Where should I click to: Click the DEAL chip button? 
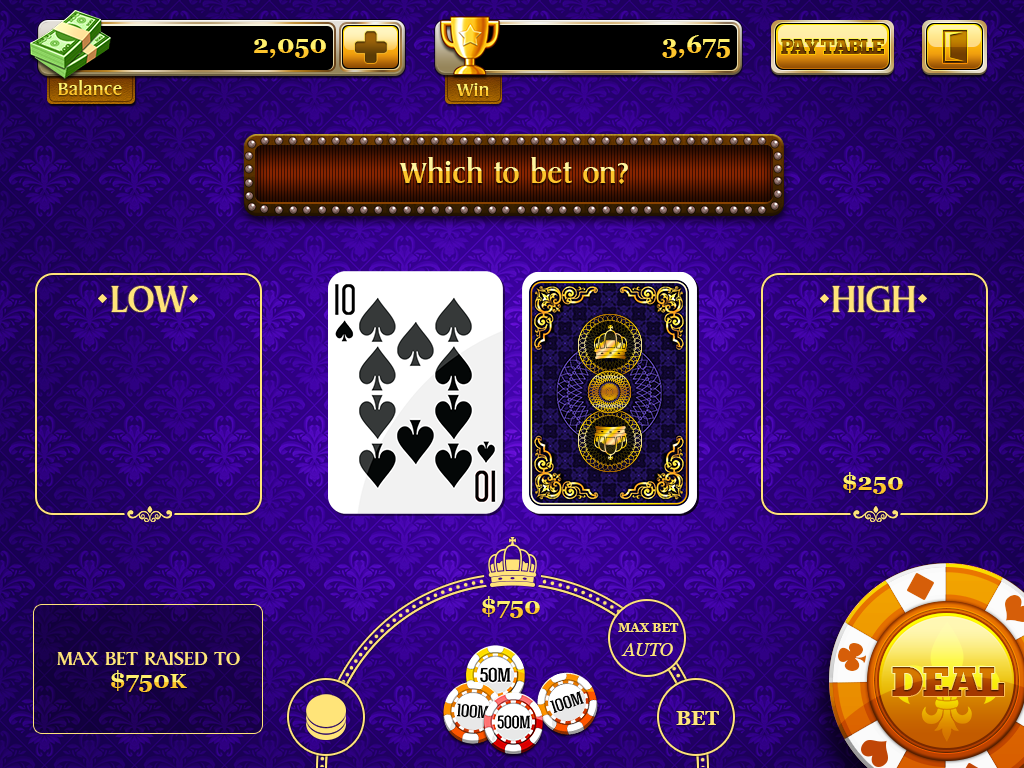point(945,682)
